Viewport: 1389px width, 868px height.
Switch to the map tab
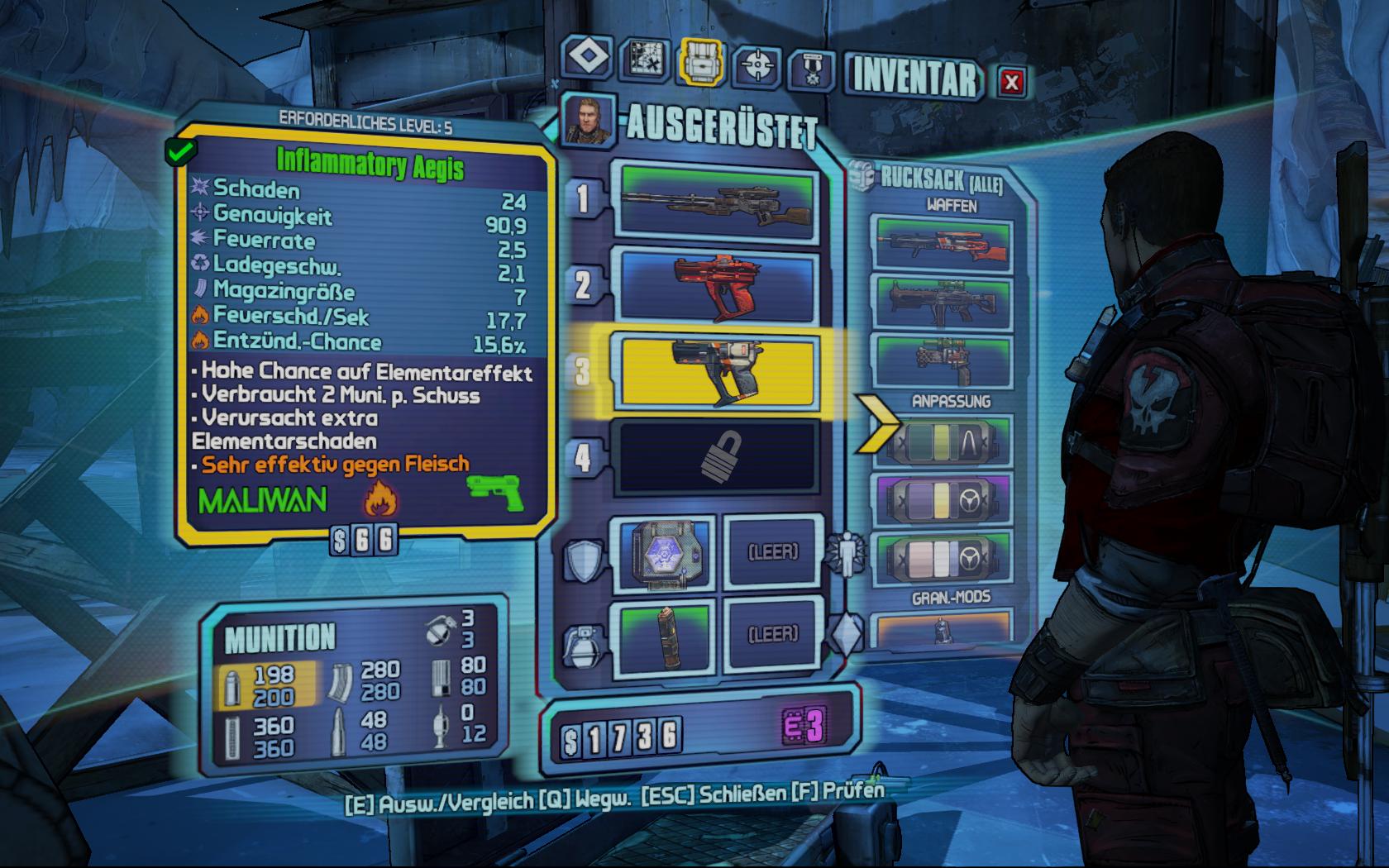[645, 60]
